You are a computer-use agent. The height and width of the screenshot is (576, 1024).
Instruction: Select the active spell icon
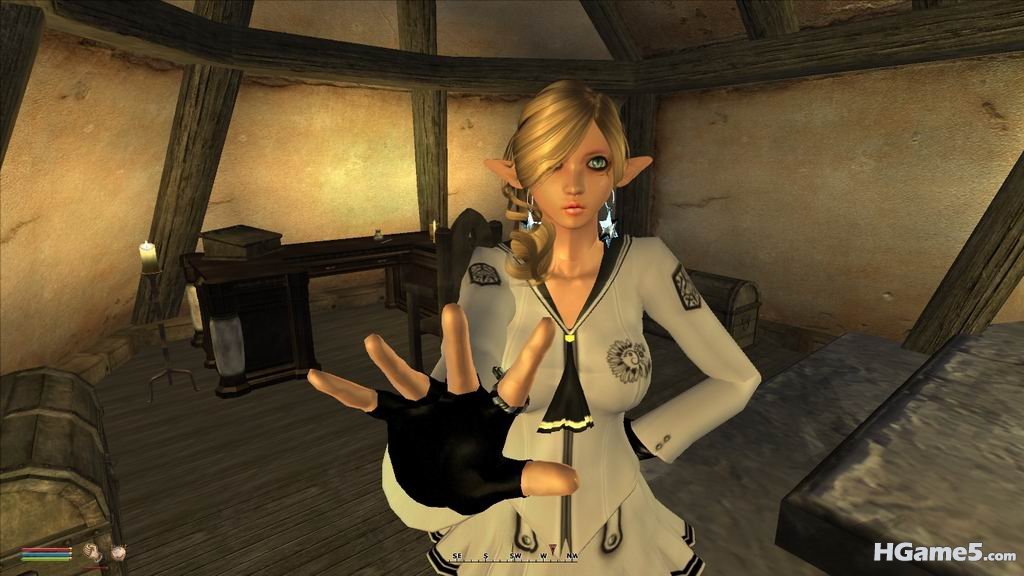(x=118, y=550)
